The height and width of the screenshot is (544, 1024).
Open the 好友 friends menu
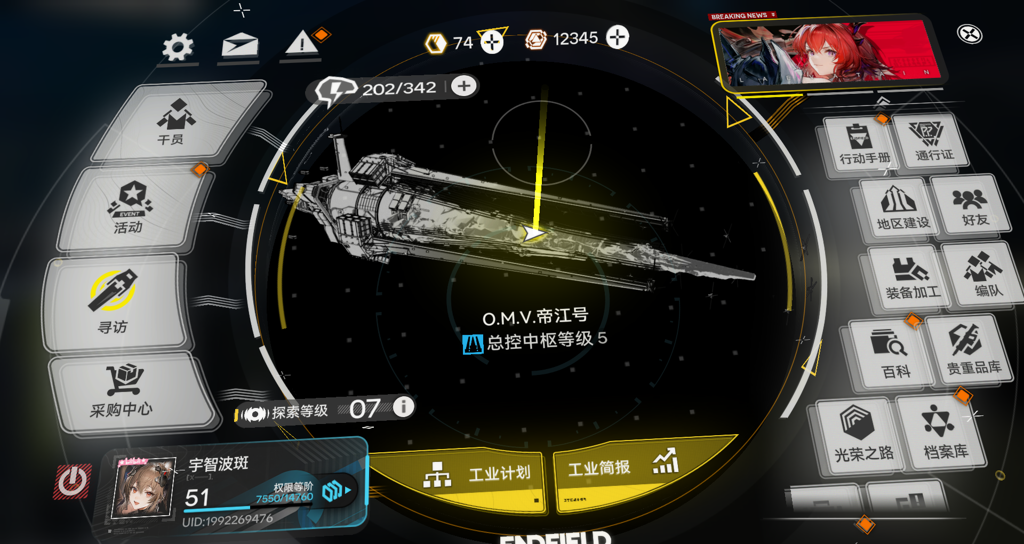(x=968, y=206)
